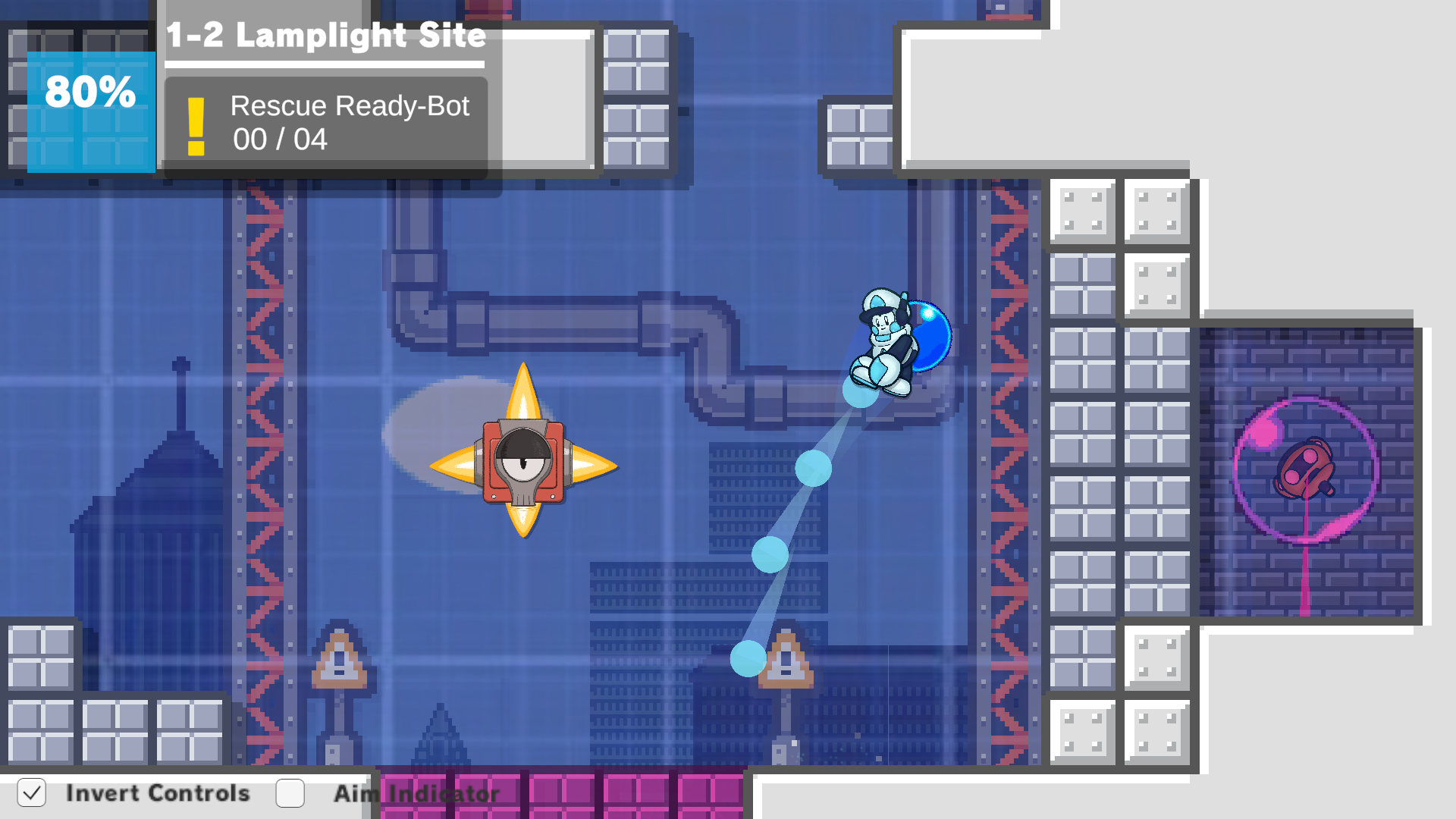This screenshot has height=819, width=1456.
Task: Toggle the Invert Controls checkbox
Action: pyautogui.click(x=32, y=793)
